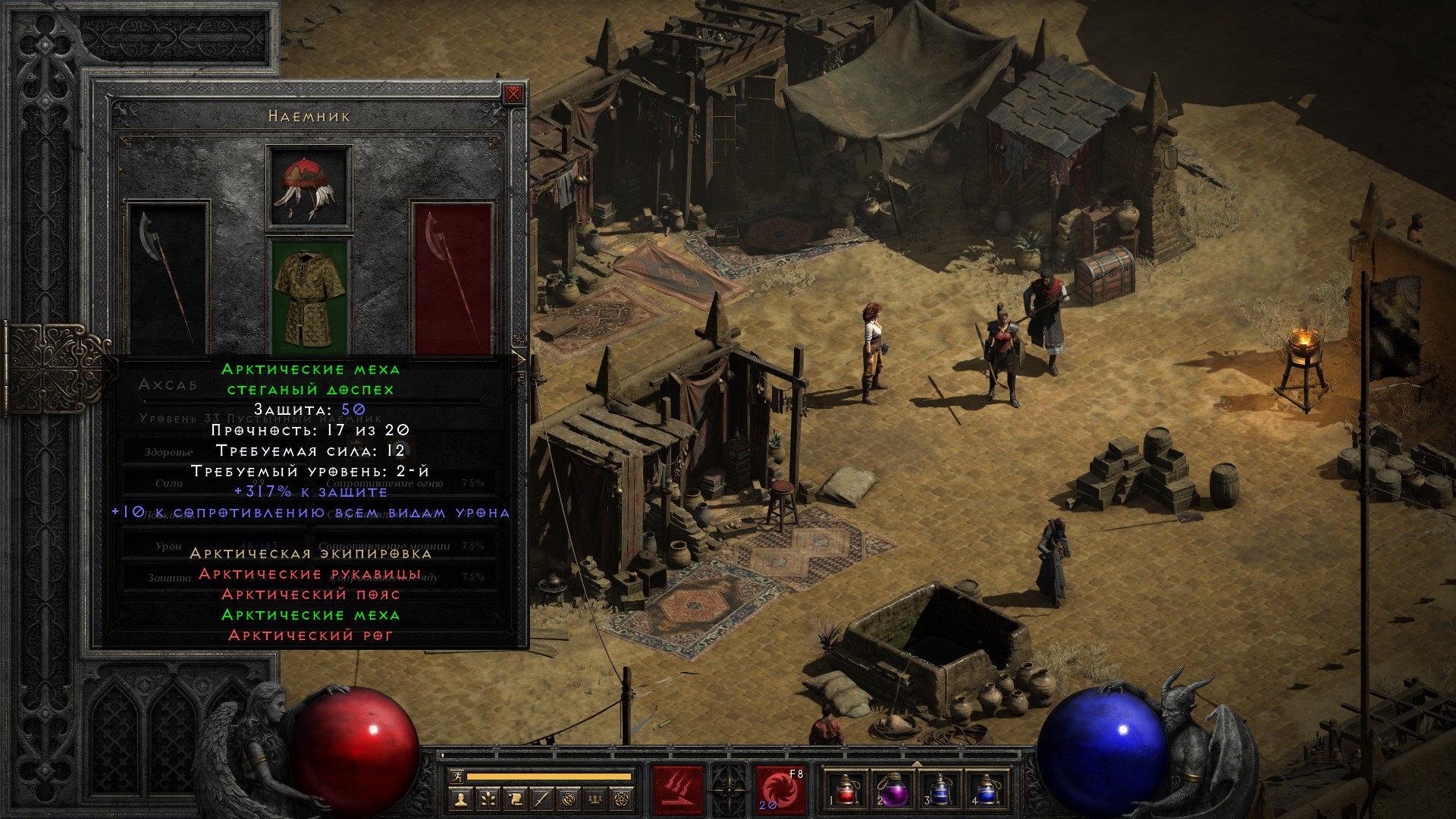Open the party screen icon
The image size is (1456, 819).
coord(596,799)
